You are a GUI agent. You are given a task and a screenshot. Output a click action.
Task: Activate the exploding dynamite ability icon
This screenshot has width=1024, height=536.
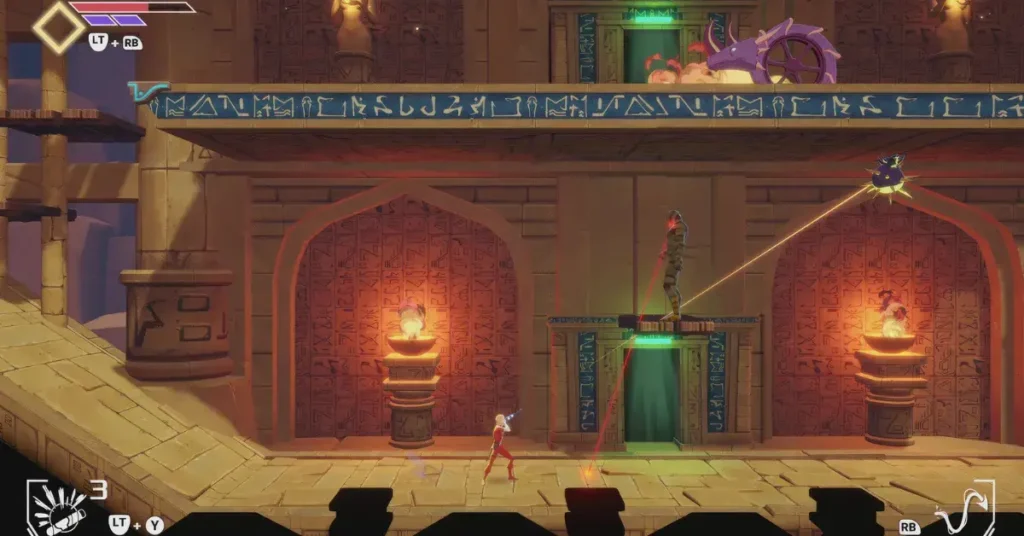(57, 507)
